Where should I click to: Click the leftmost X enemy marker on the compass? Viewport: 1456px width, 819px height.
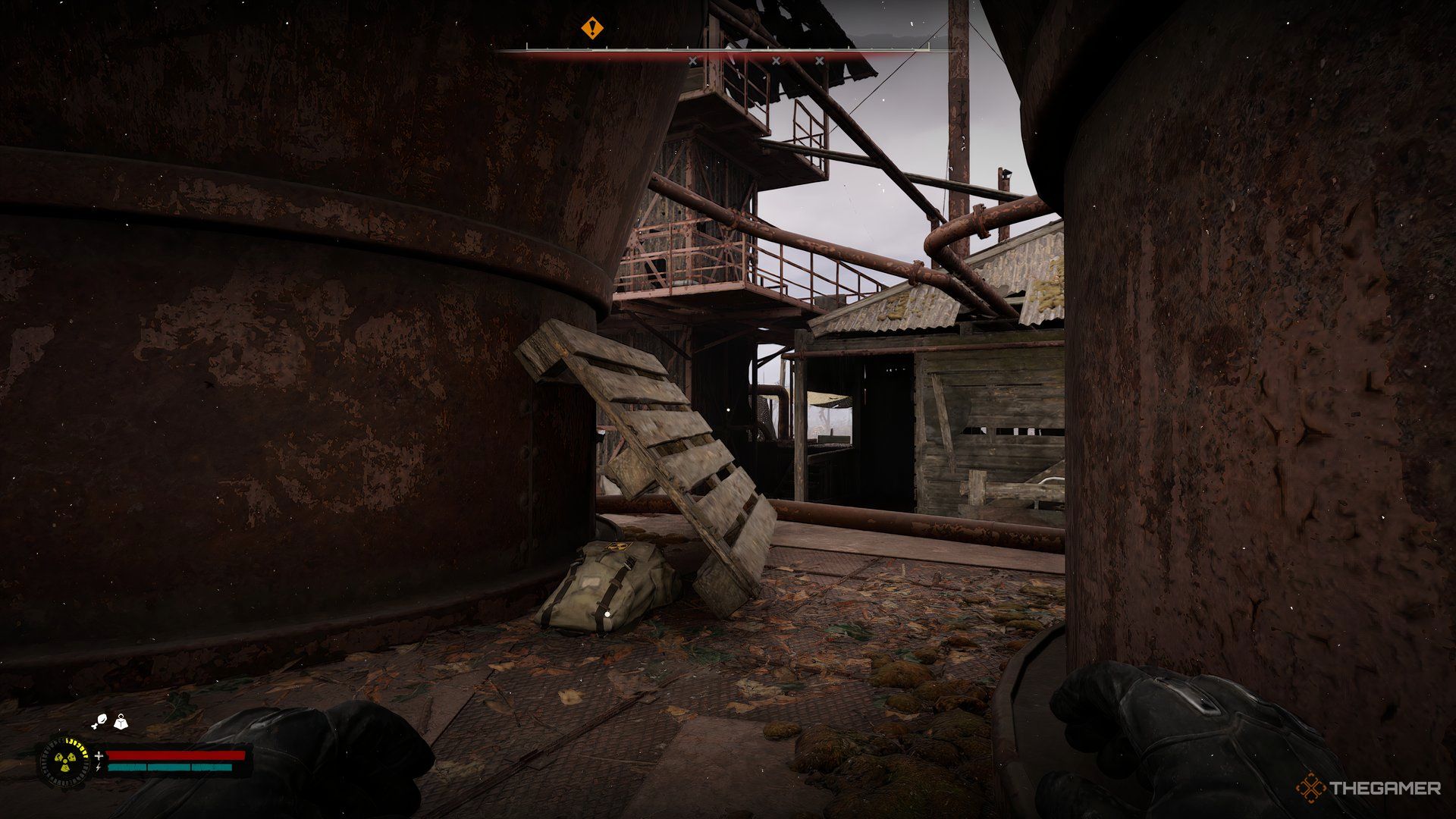point(693,60)
